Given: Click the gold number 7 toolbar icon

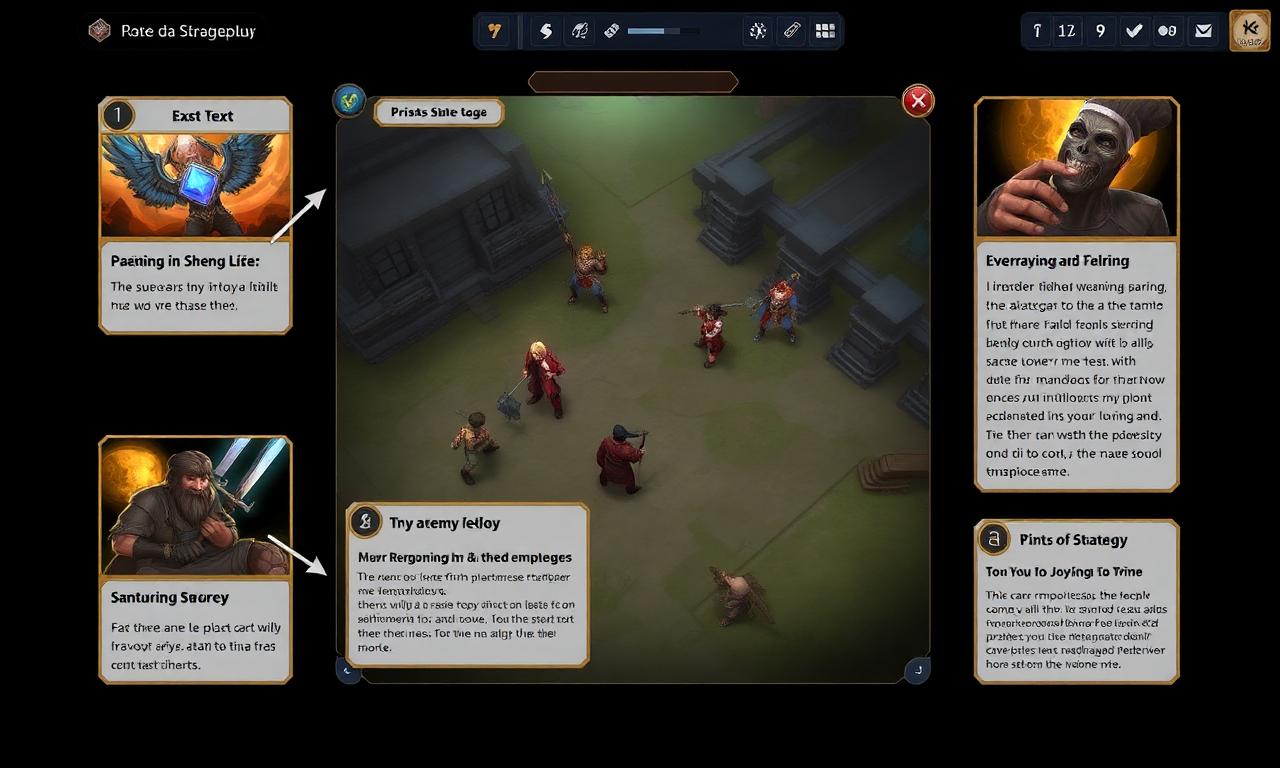Looking at the screenshot, I should pos(494,31).
